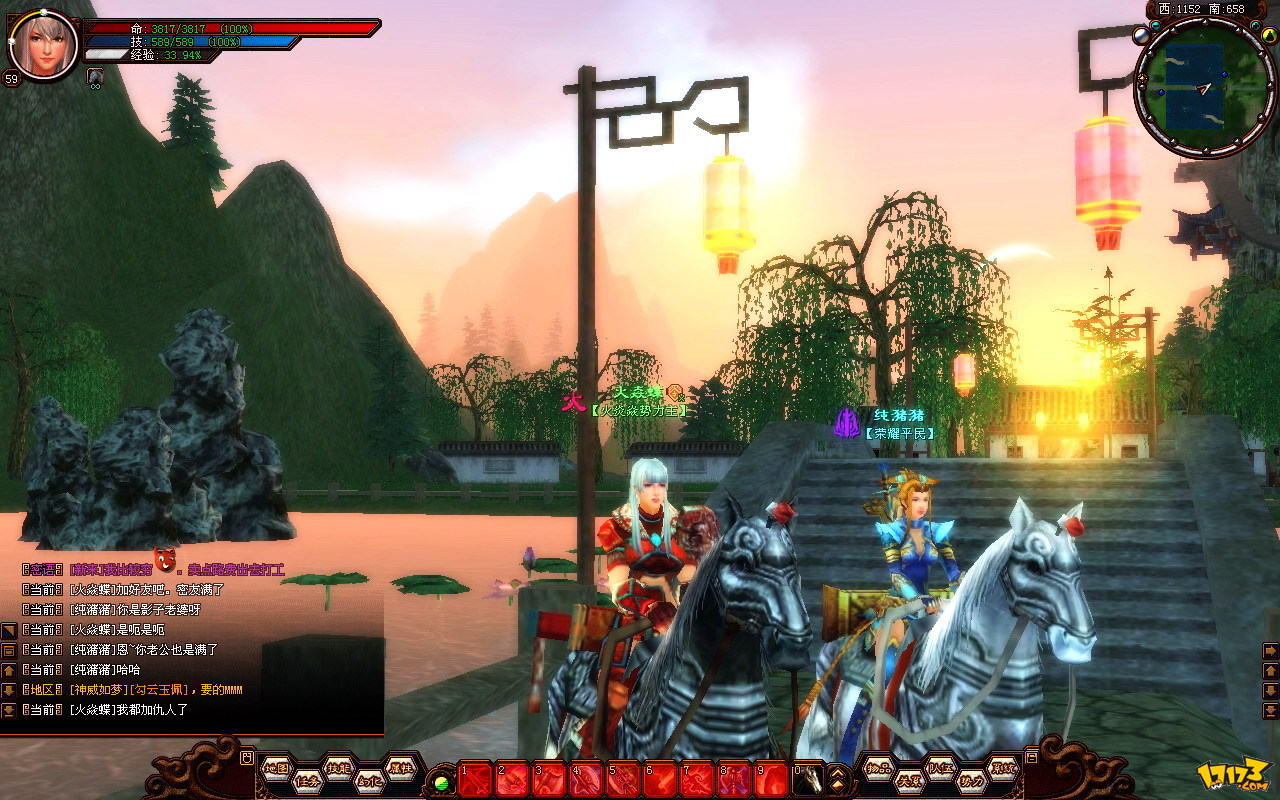The image size is (1280, 800).
Task: Open the 关系 (Relations) panel
Action: click(x=909, y=781)
